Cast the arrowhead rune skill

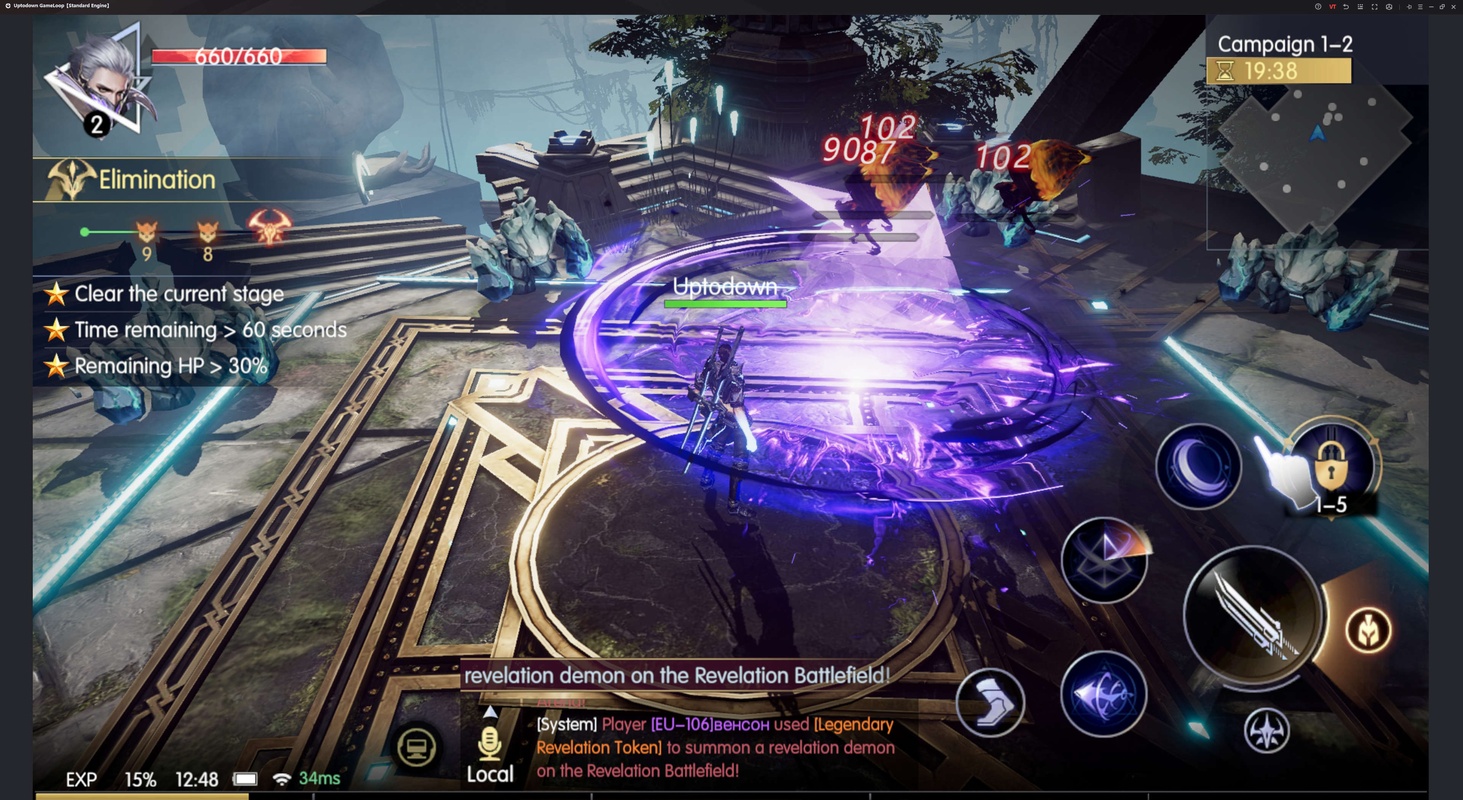point(1103,694)
